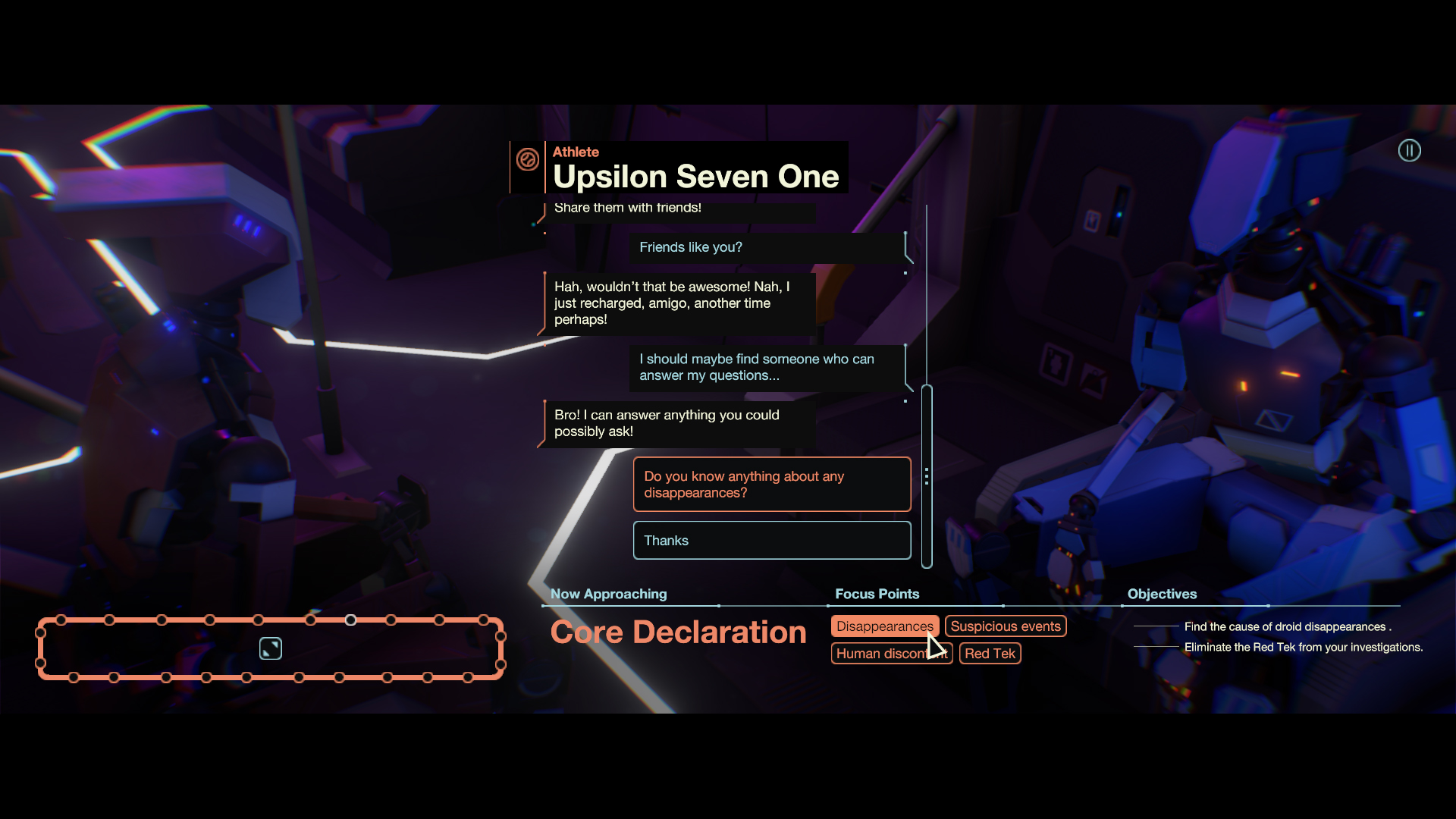Choose the Thanks dialogue response

tap(771, 540)
